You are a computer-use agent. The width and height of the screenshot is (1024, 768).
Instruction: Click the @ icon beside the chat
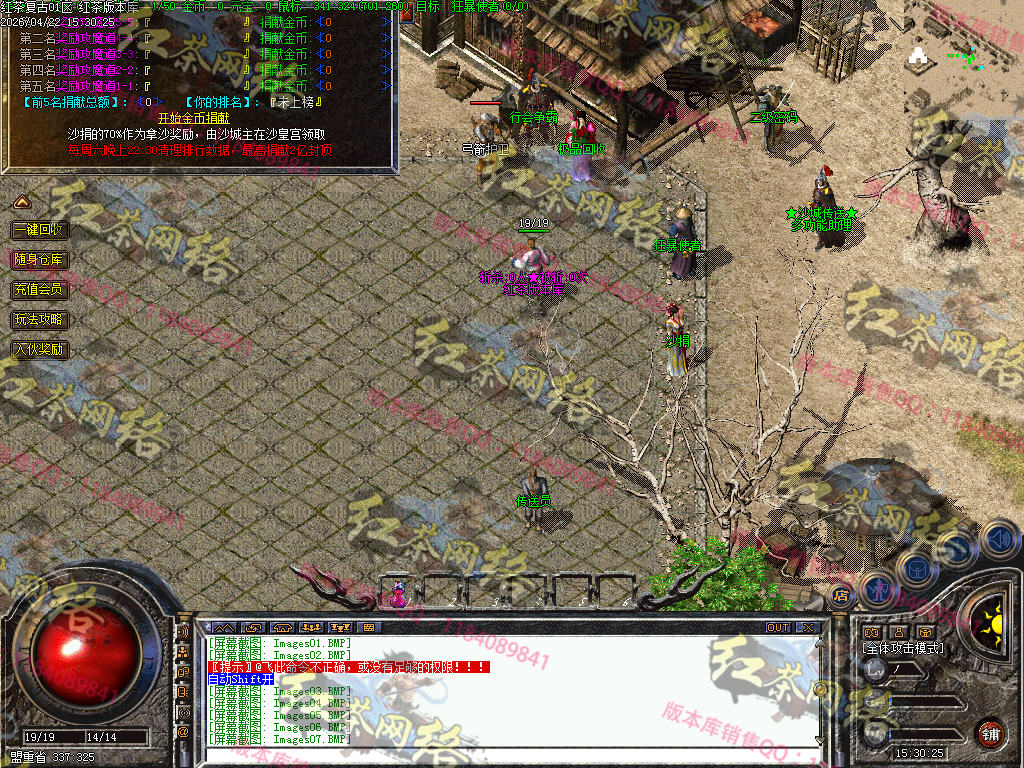tap(183, 732)
